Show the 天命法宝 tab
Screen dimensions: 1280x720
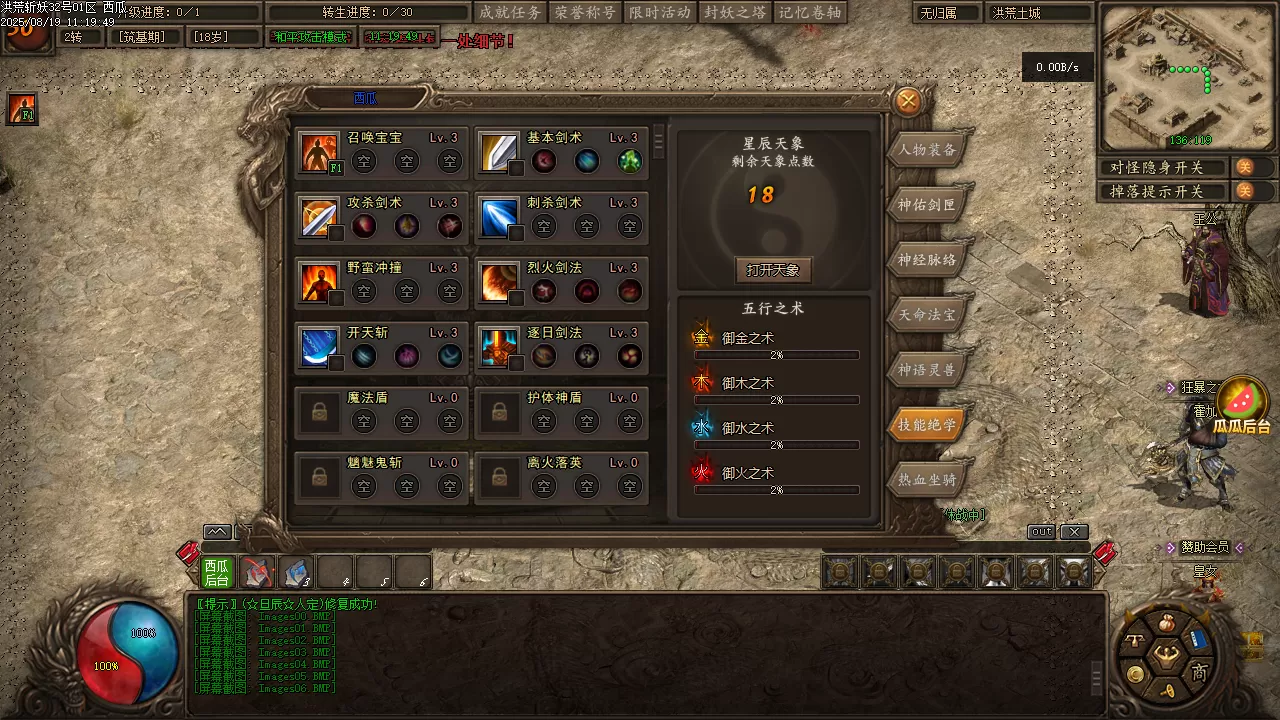(927, 315)
